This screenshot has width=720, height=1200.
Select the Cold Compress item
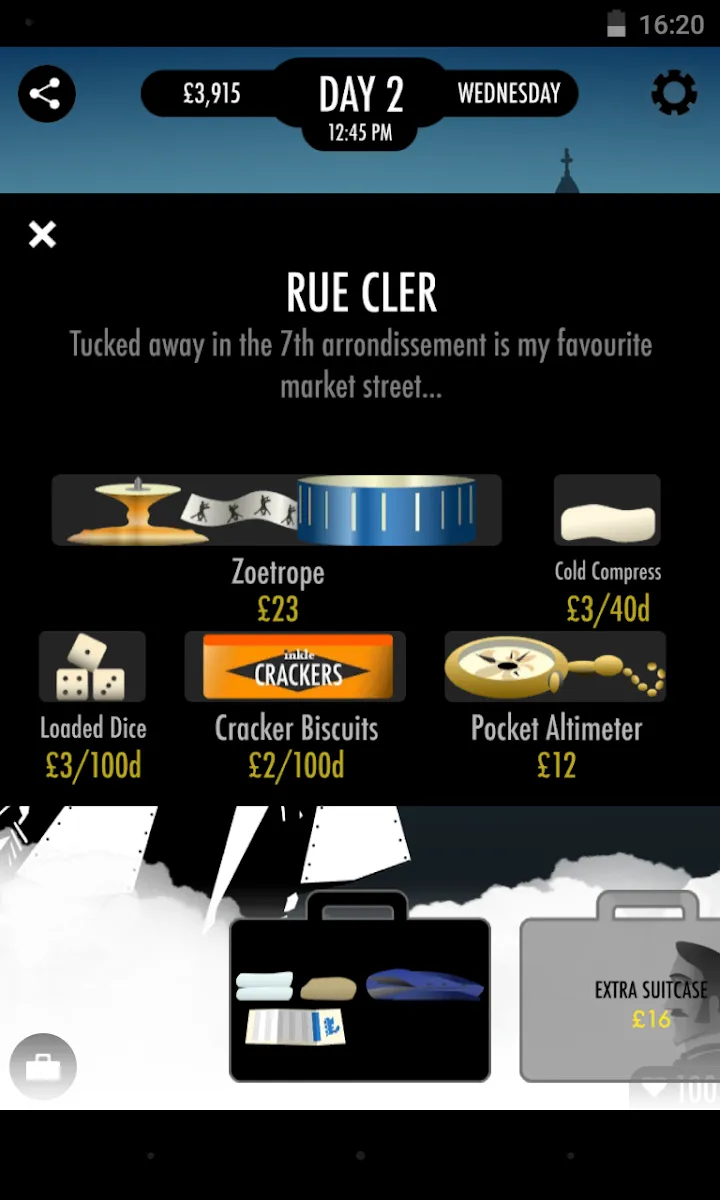(607, 511)
